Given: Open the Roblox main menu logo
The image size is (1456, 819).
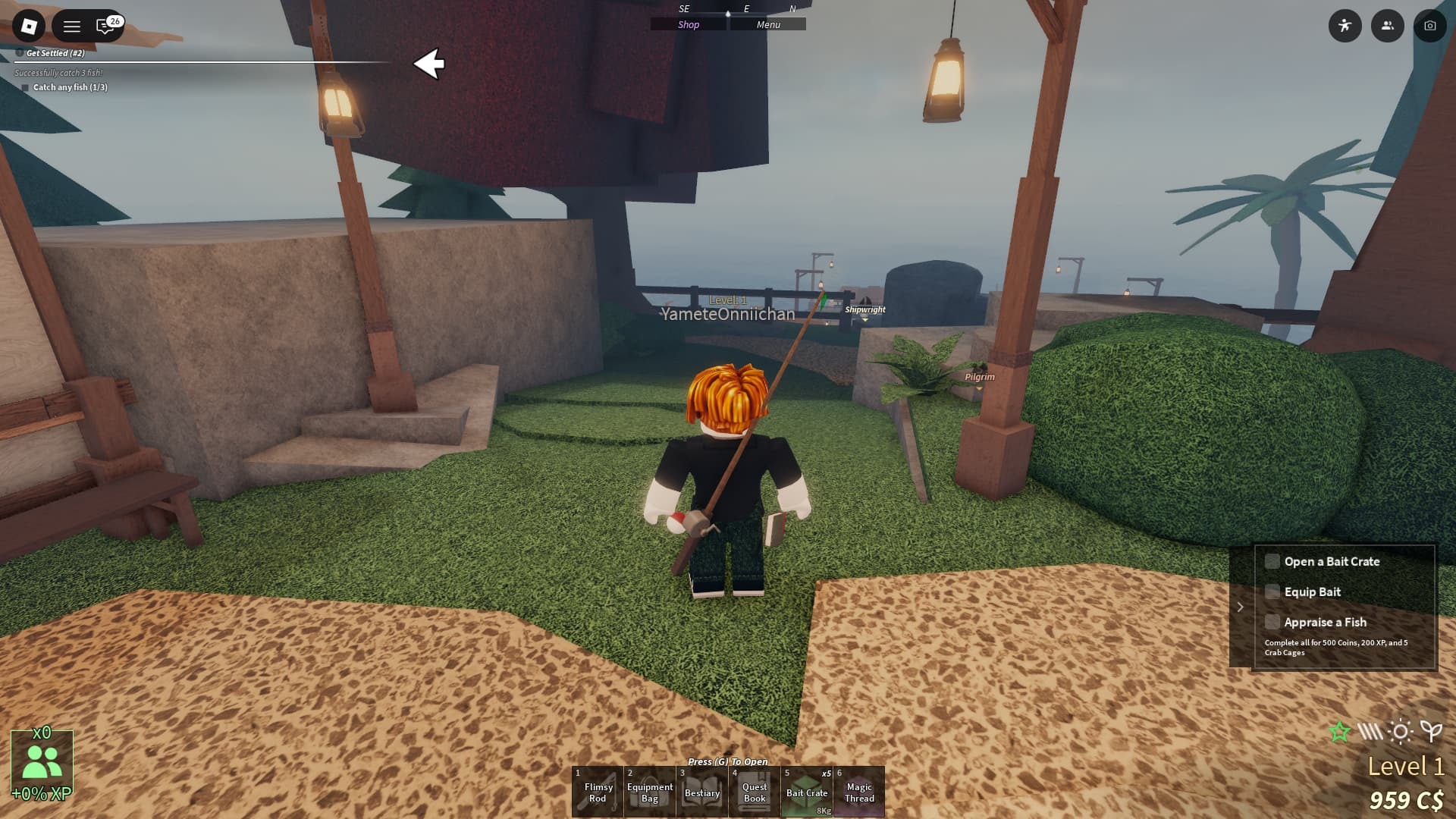Looking at the screenshot, I should (x=29, y=27).
